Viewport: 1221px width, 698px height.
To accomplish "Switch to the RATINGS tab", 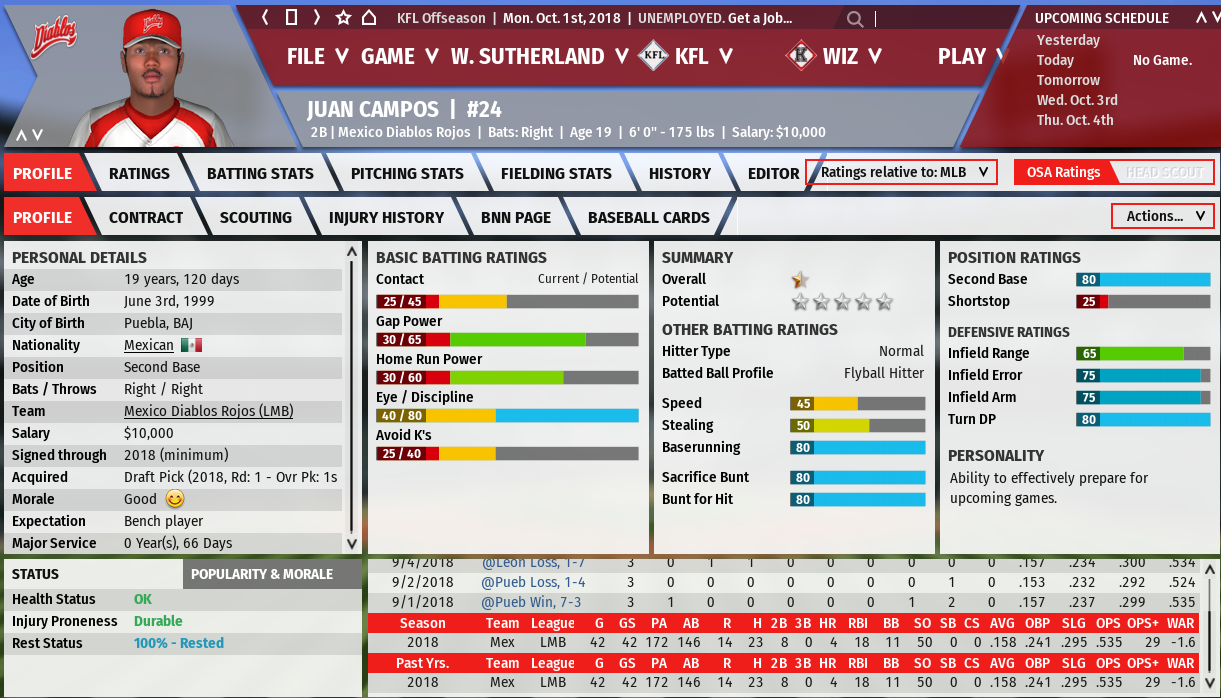I will point(139,173).
